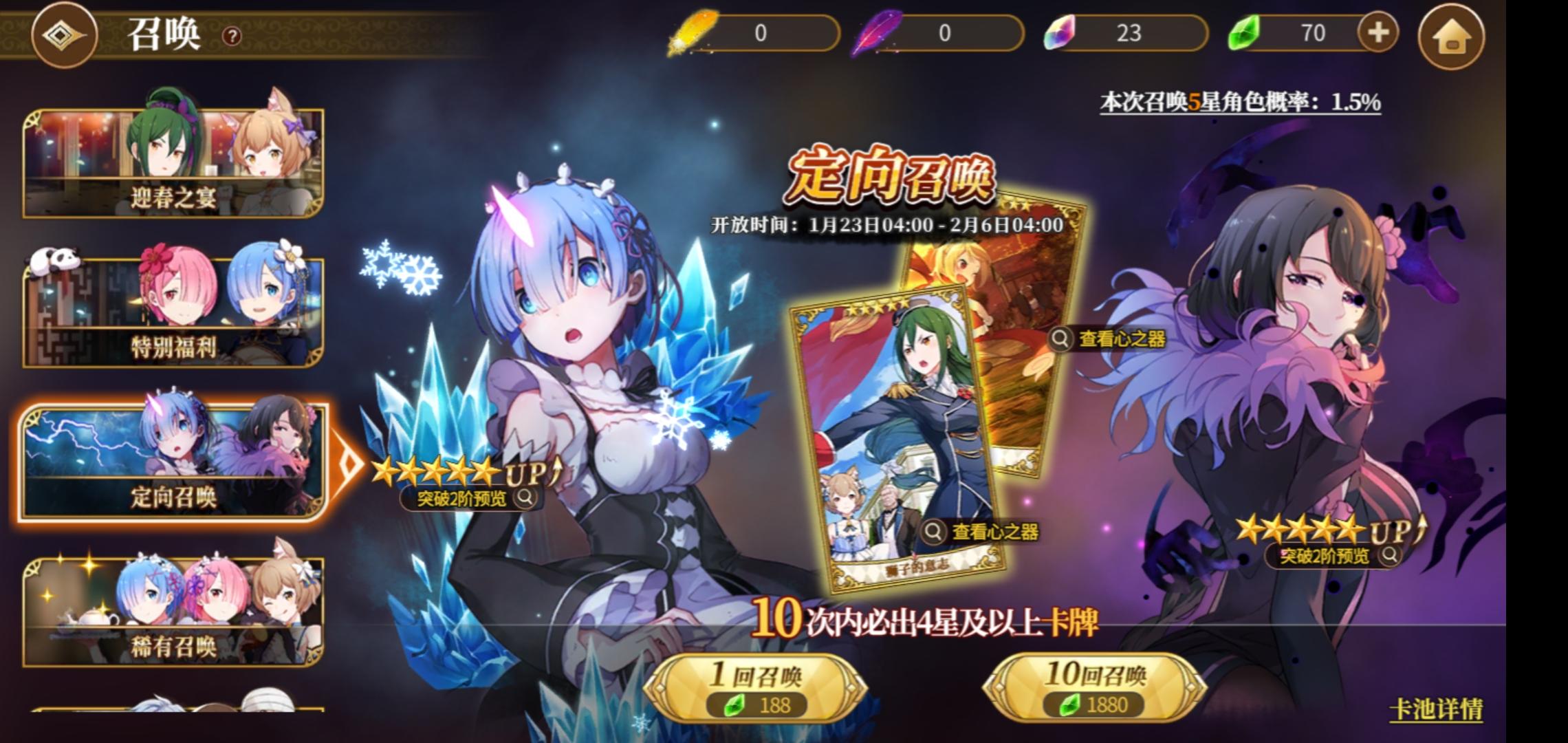Open the help question mark beside 召唤 title
The image size is (1568, 743).
pos(231,36)
